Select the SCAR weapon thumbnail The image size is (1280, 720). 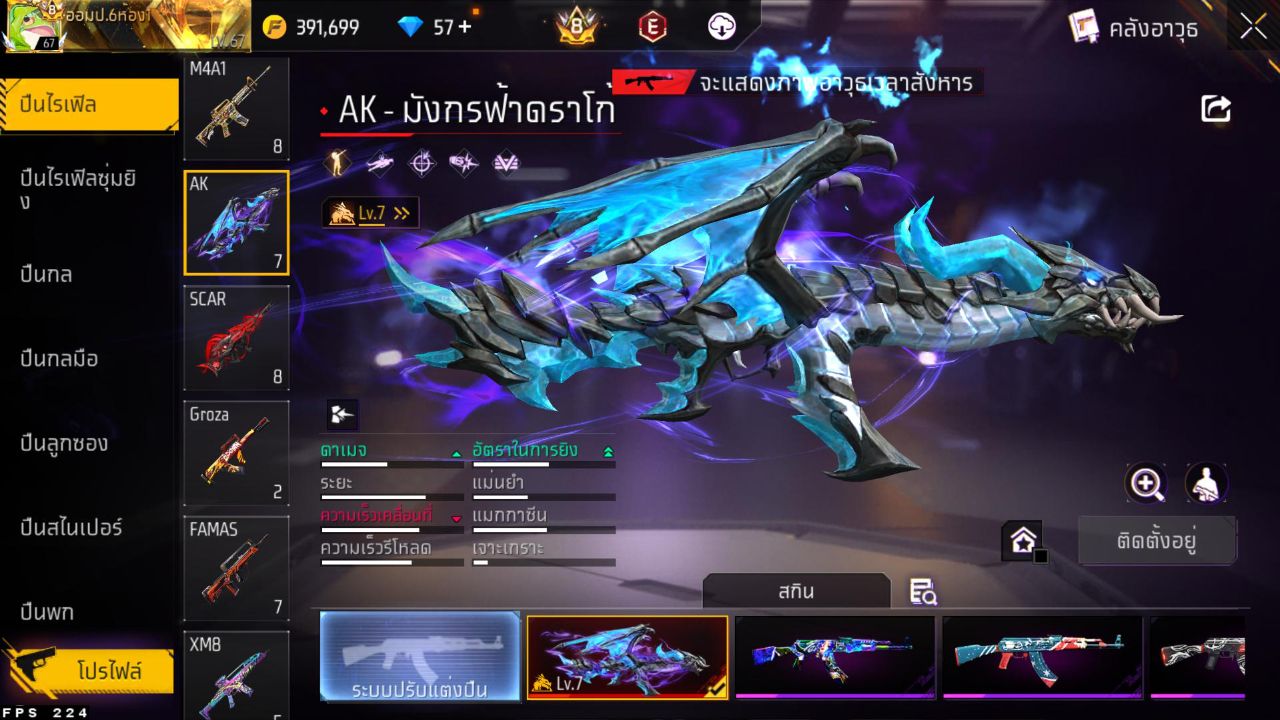point(236,338)
